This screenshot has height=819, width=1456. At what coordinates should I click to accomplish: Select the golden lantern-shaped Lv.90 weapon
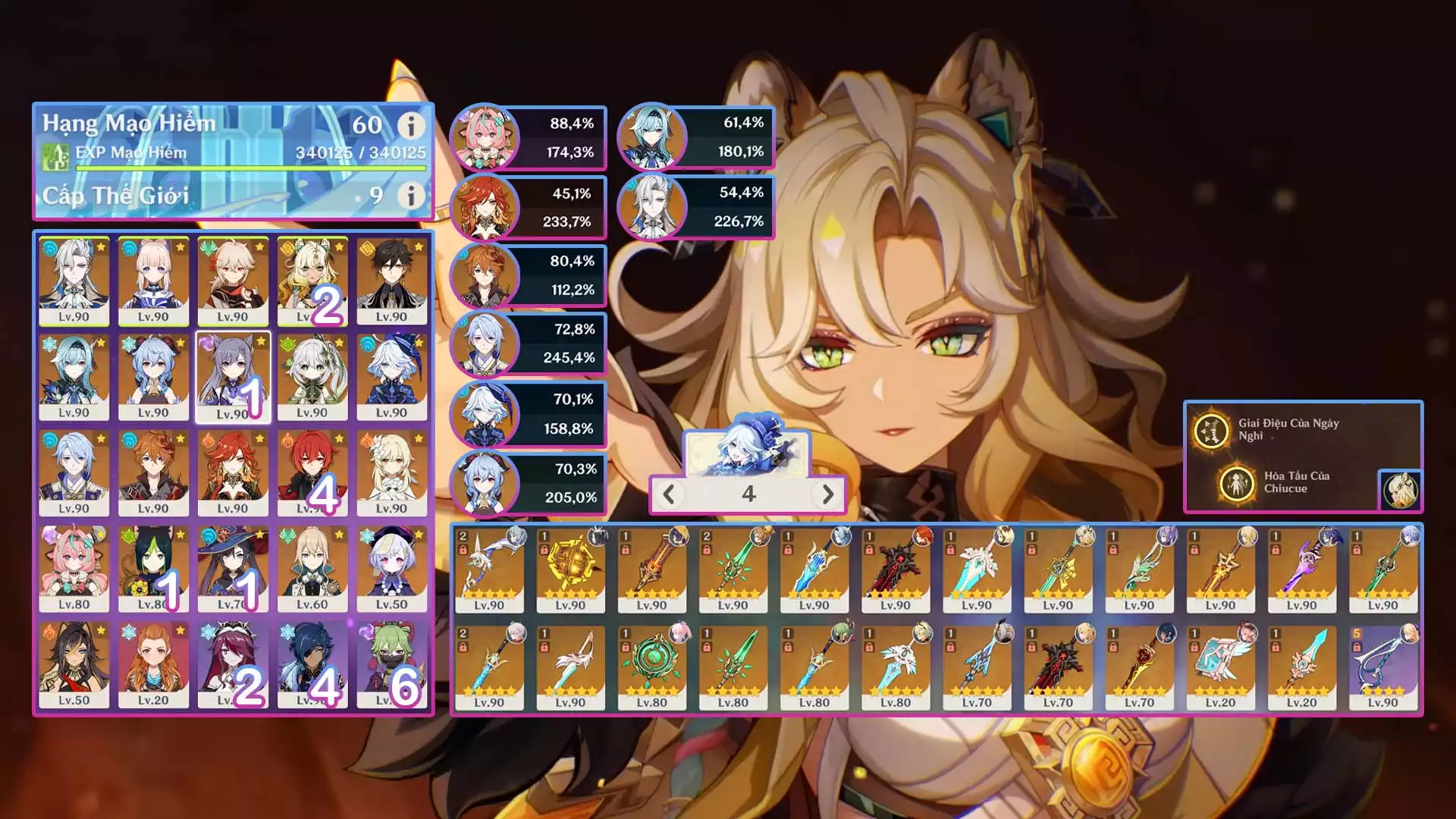pos(570,570)
